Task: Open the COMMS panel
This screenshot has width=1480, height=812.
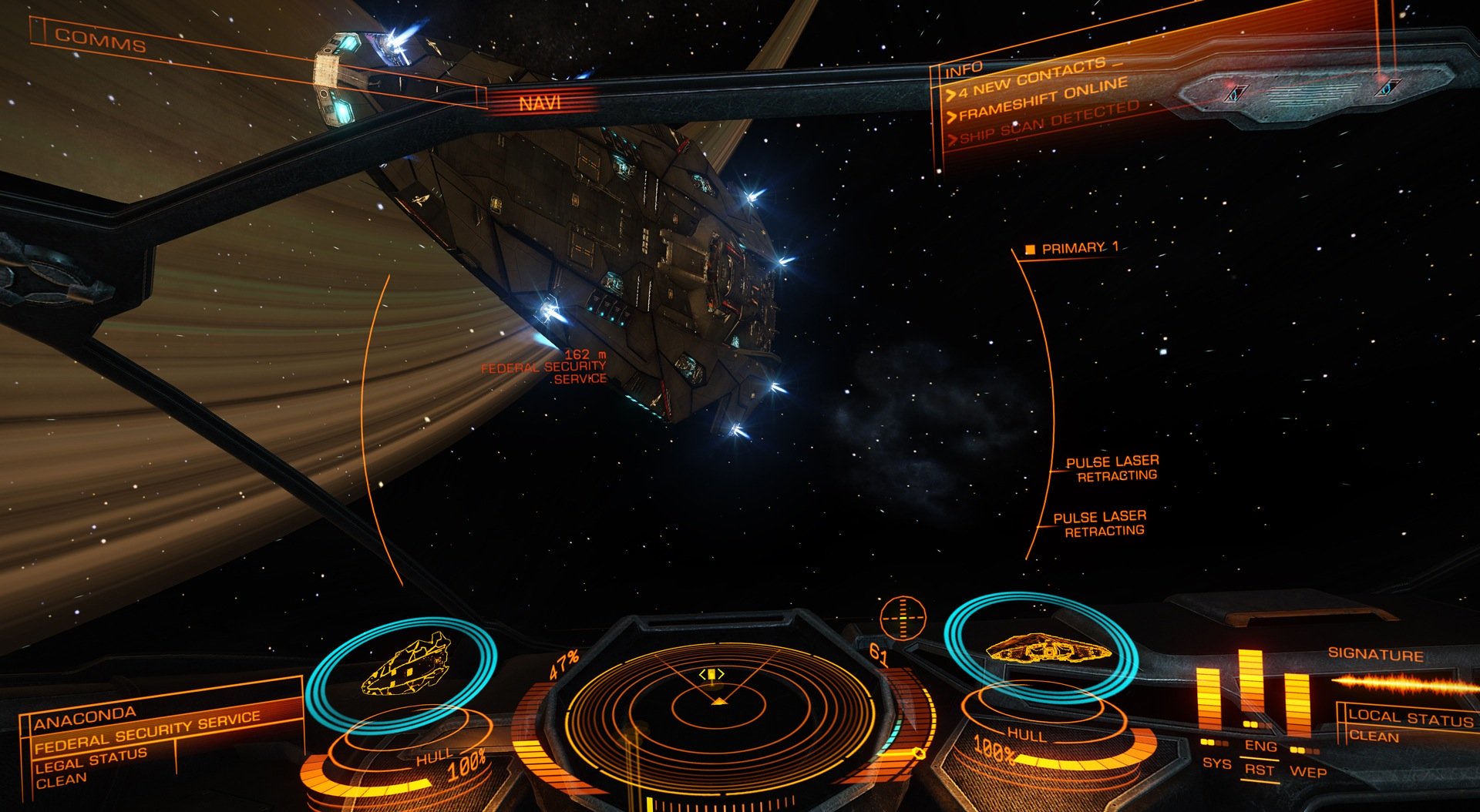Action: coord(100,40)
